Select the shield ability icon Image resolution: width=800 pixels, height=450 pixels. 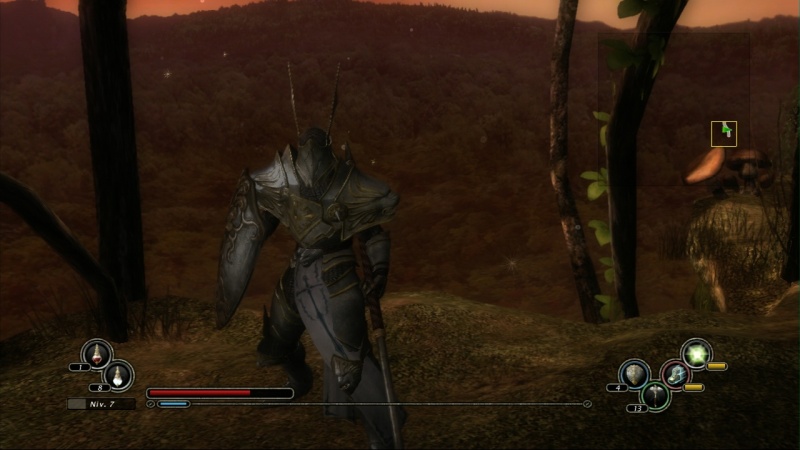tap(634, 374)
